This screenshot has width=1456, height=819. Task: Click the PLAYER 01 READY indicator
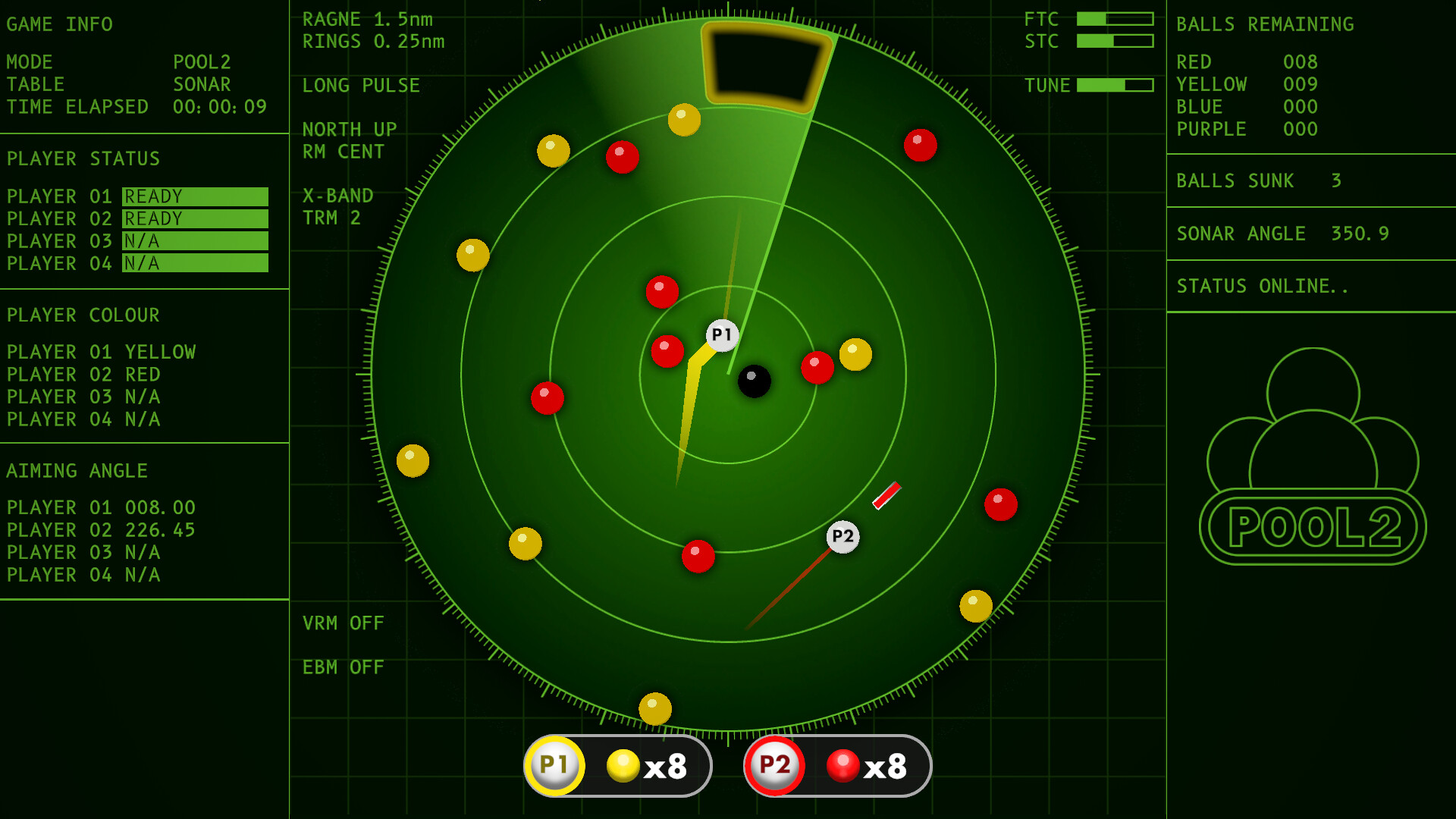click(x=194, y=196)
